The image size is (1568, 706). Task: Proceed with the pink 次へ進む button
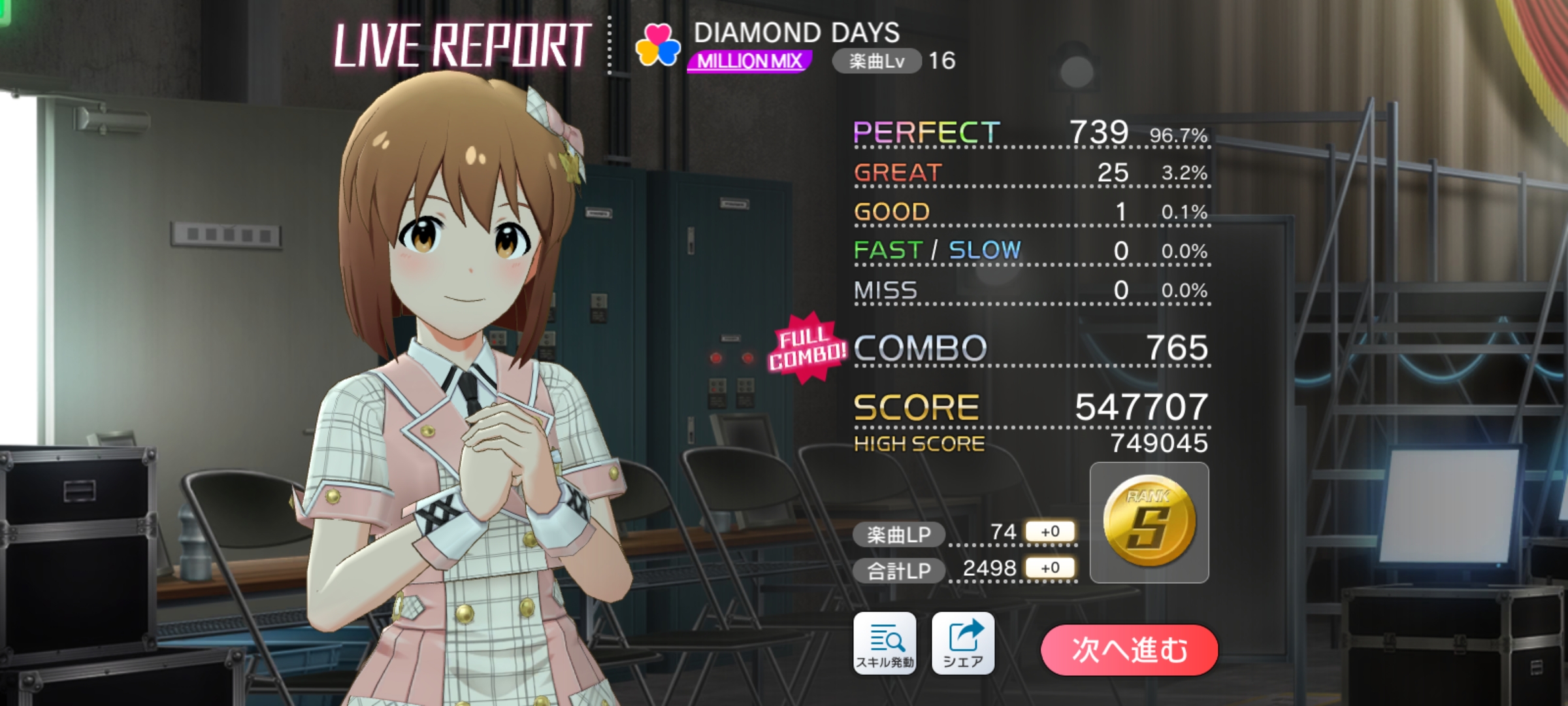click(1129, 650)
